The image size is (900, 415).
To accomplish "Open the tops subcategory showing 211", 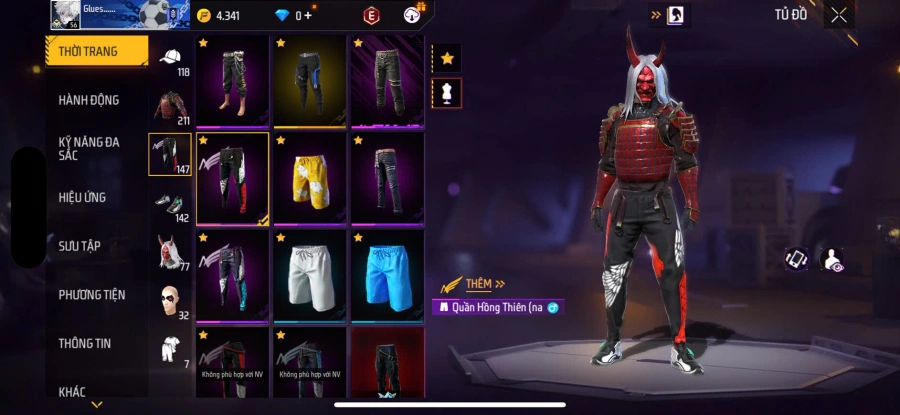I will 170,106.
